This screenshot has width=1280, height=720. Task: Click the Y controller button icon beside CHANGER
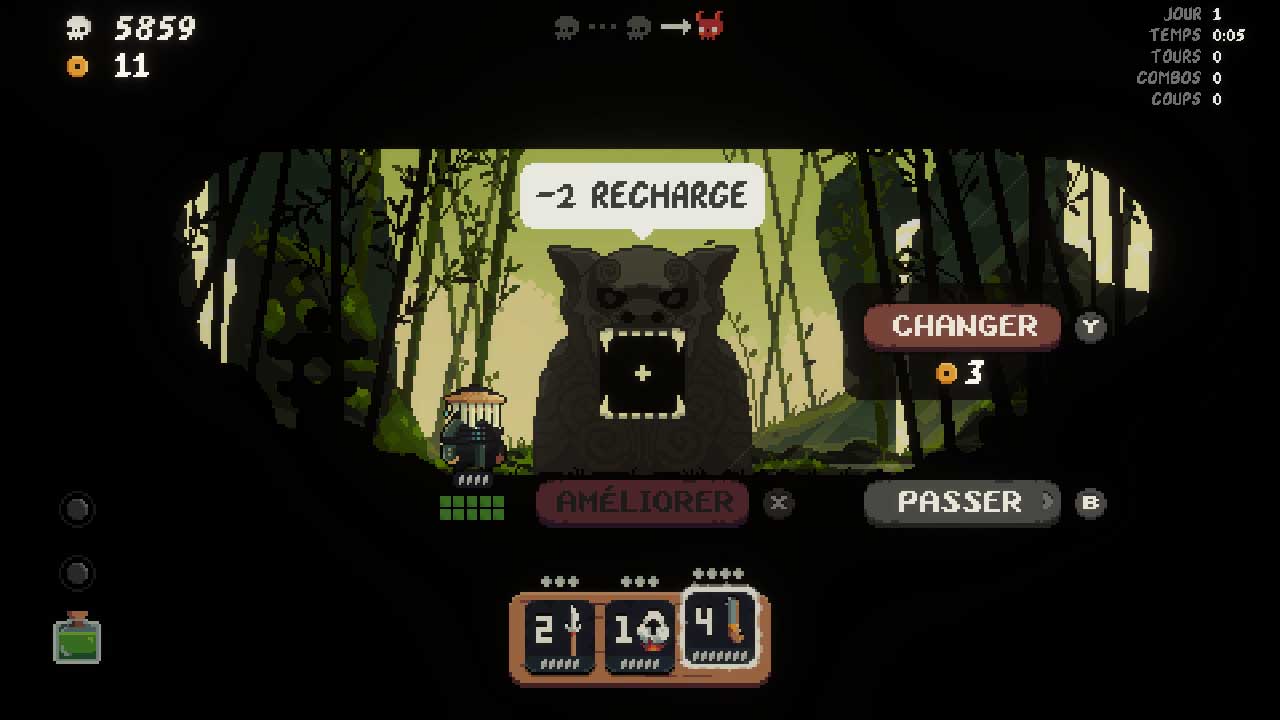[x=1090, y=327]
